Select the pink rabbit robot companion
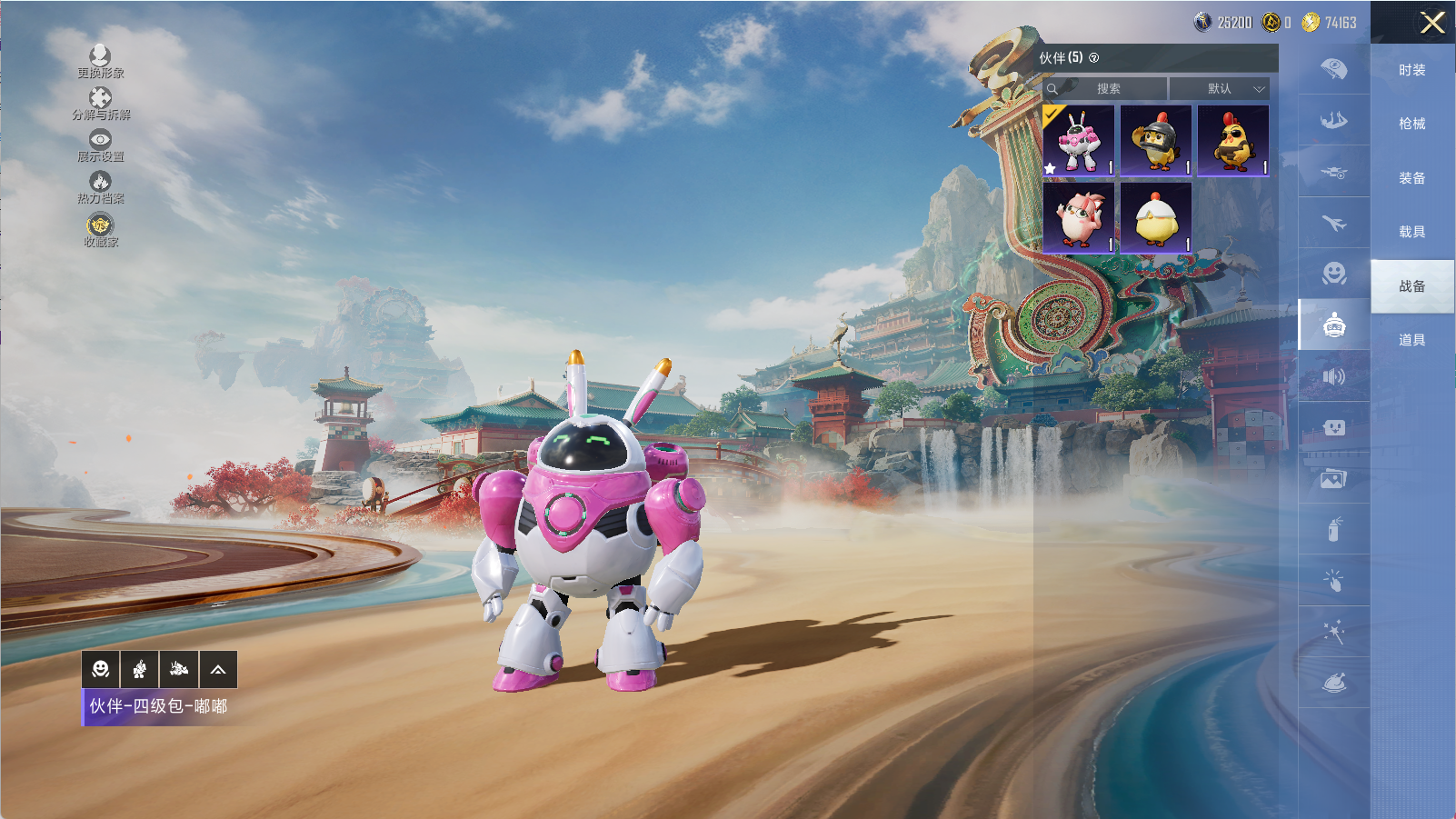Screen dimensions: 1456x819 coord(1079,140)
